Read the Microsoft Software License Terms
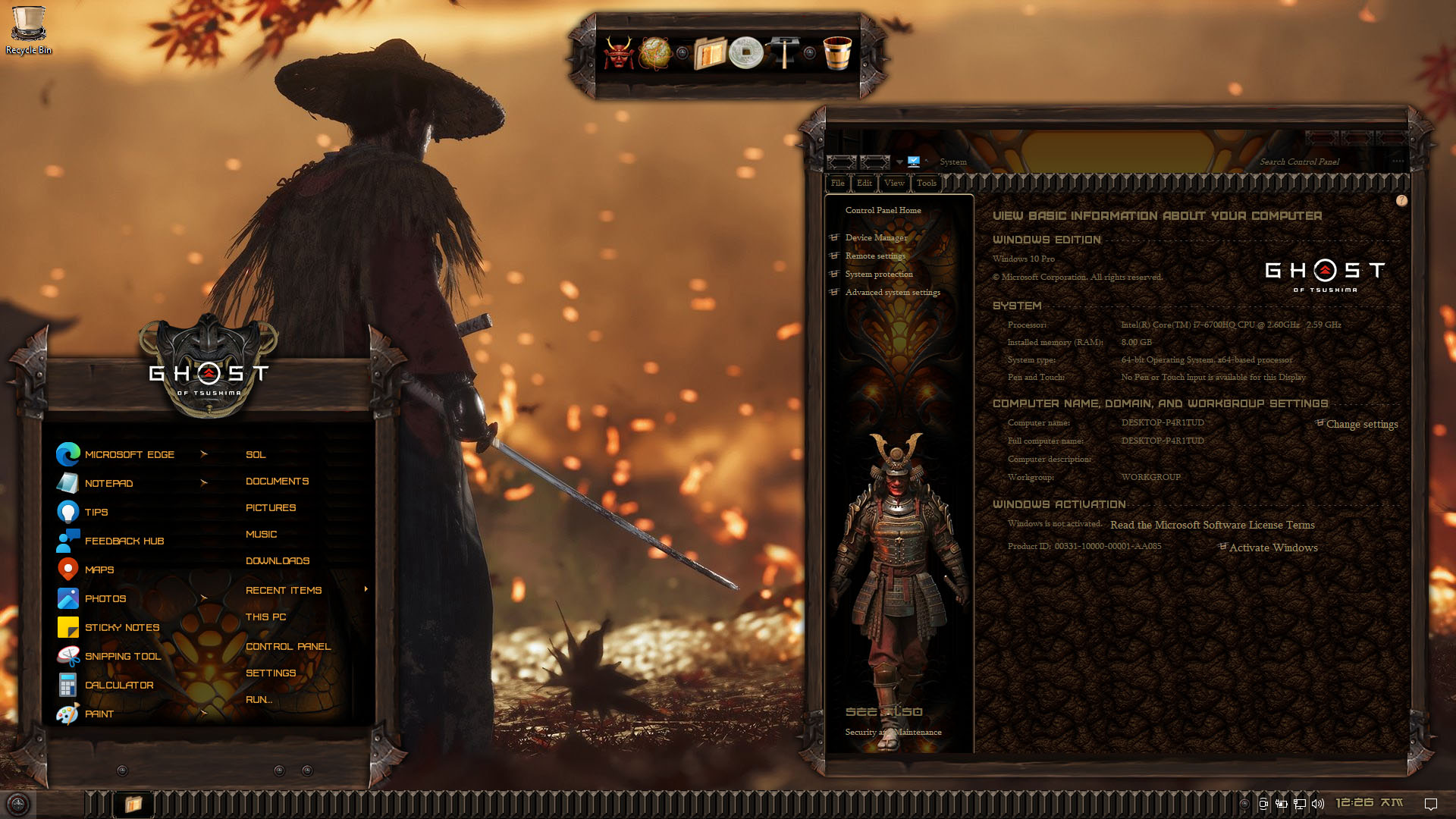The image size is (1456, 819). [x=1212, y=525]
